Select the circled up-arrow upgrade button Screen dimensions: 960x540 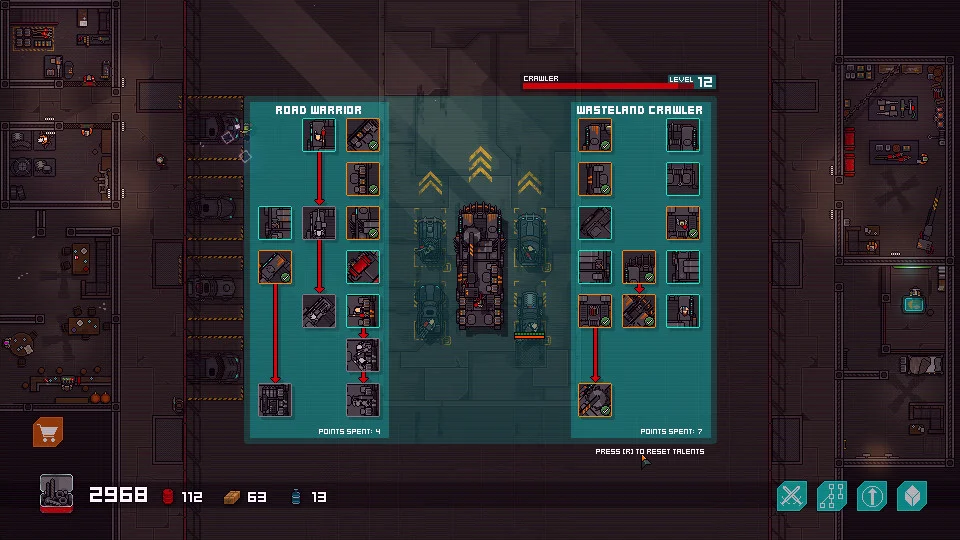click(872, 495)
